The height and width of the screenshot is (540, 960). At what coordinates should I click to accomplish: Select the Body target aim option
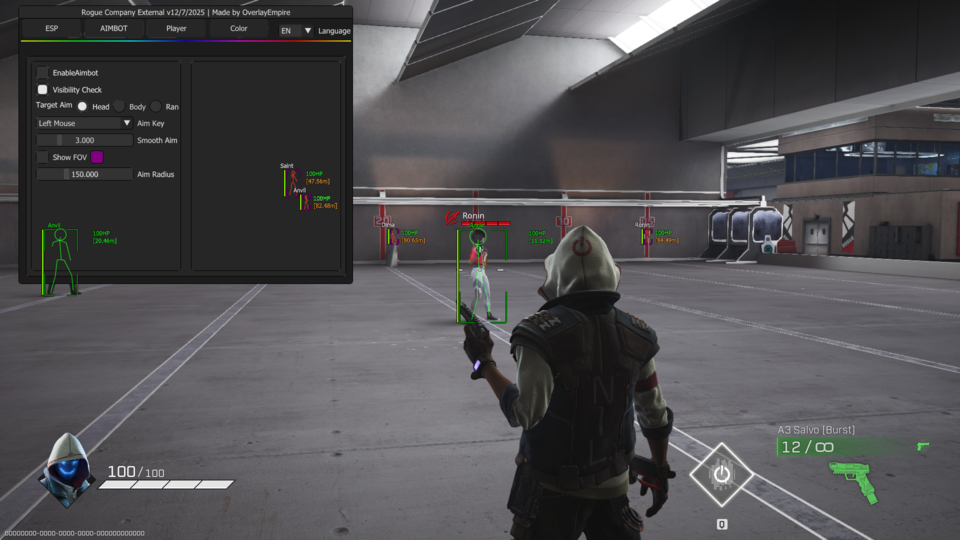click(x=119, y=106)
